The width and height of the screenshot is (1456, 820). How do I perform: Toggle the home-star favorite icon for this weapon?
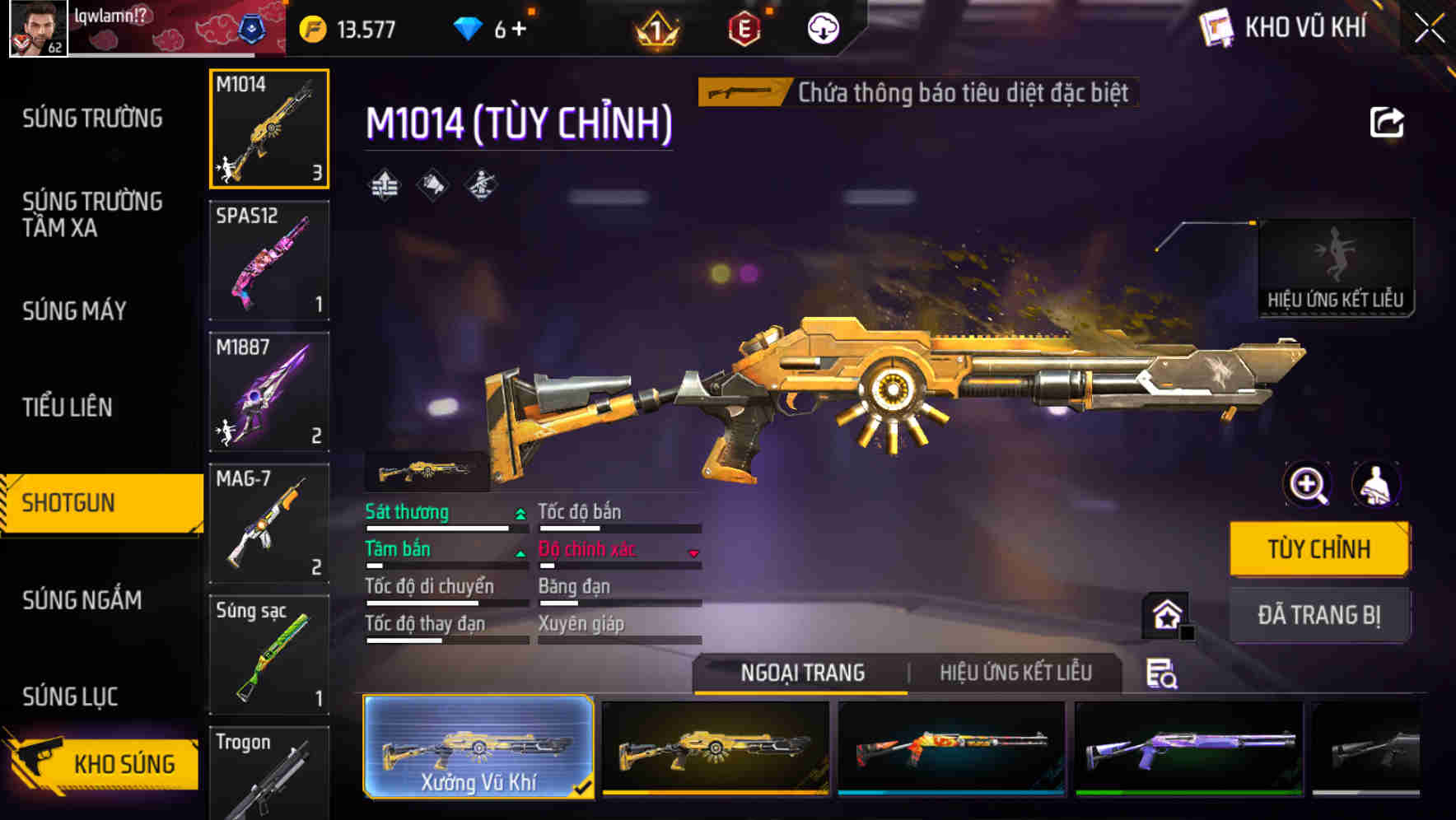(x=1164, y=613)
